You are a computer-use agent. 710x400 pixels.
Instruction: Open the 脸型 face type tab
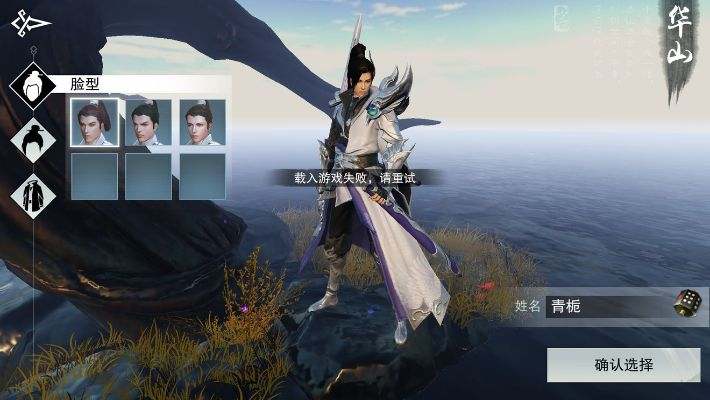(34, 85)
